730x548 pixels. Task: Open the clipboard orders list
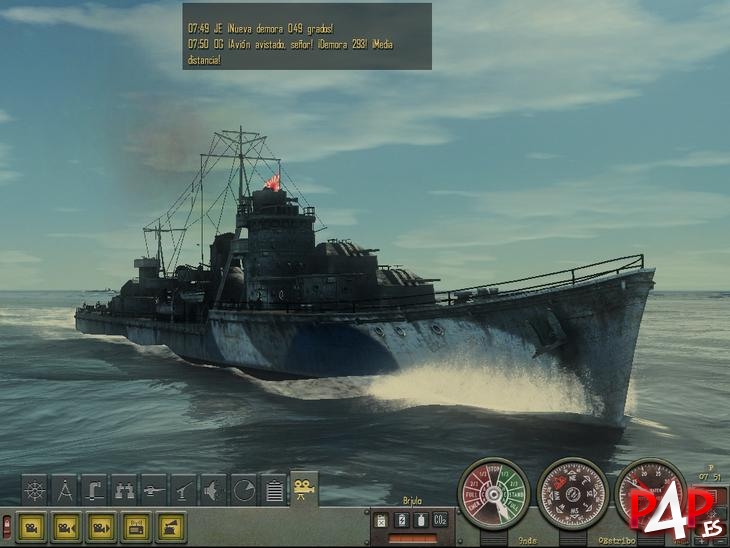point(274,490)
